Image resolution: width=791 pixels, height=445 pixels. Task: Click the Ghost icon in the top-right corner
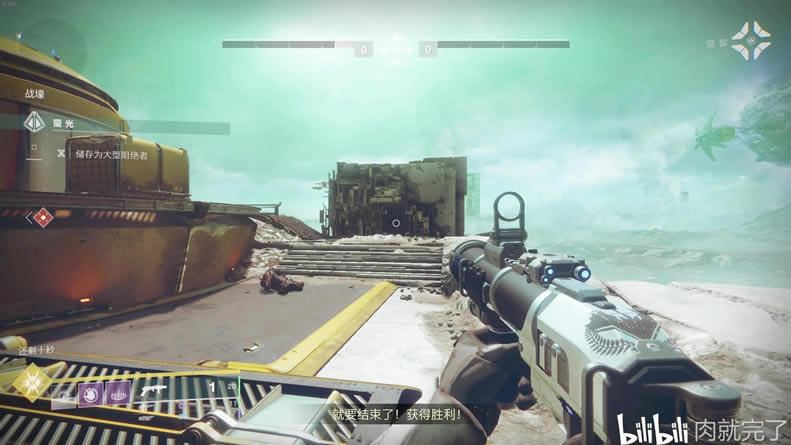(x=750, y=41)
